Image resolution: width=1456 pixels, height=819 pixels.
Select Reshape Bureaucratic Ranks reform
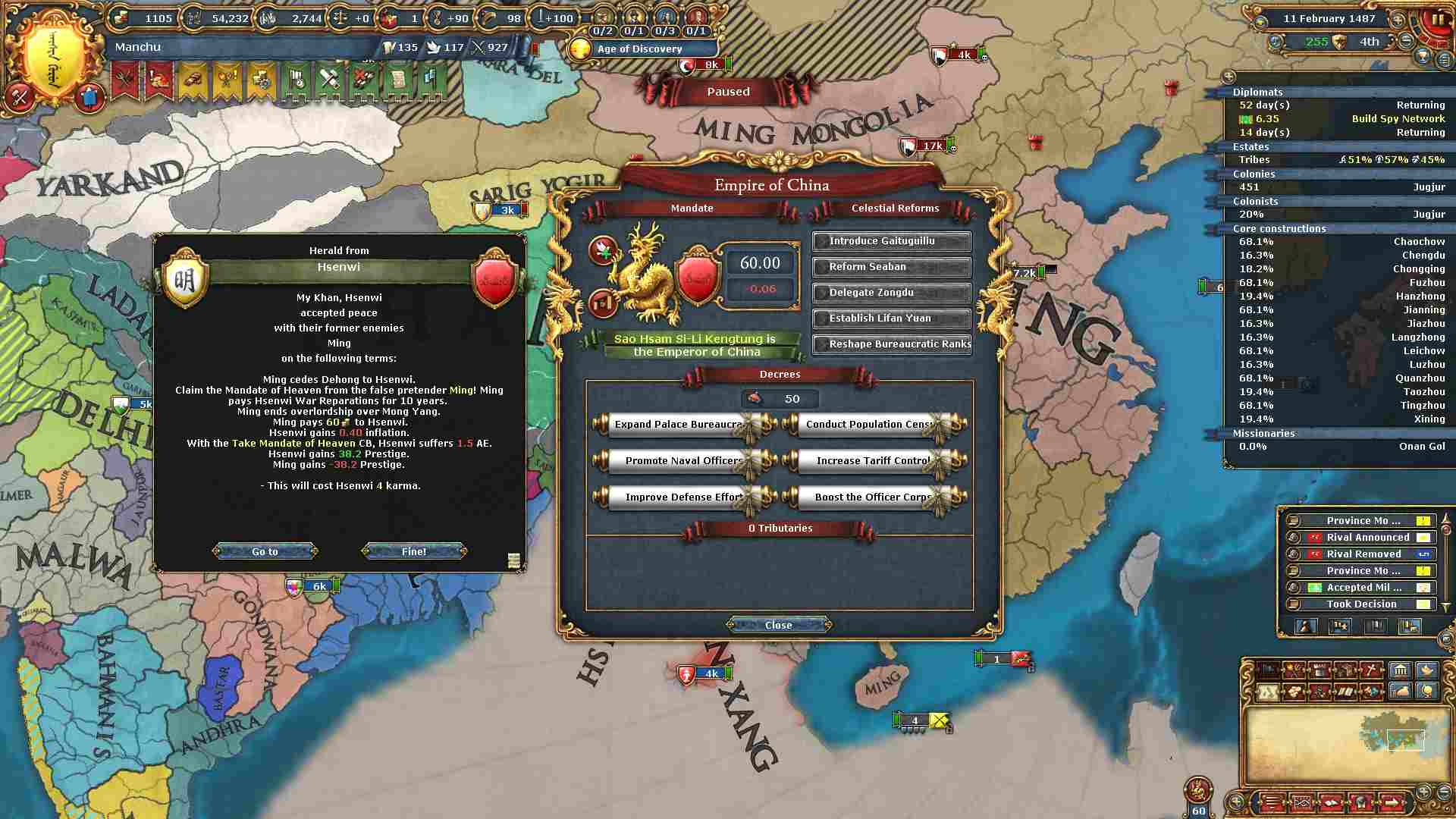(x=891, y=344)
